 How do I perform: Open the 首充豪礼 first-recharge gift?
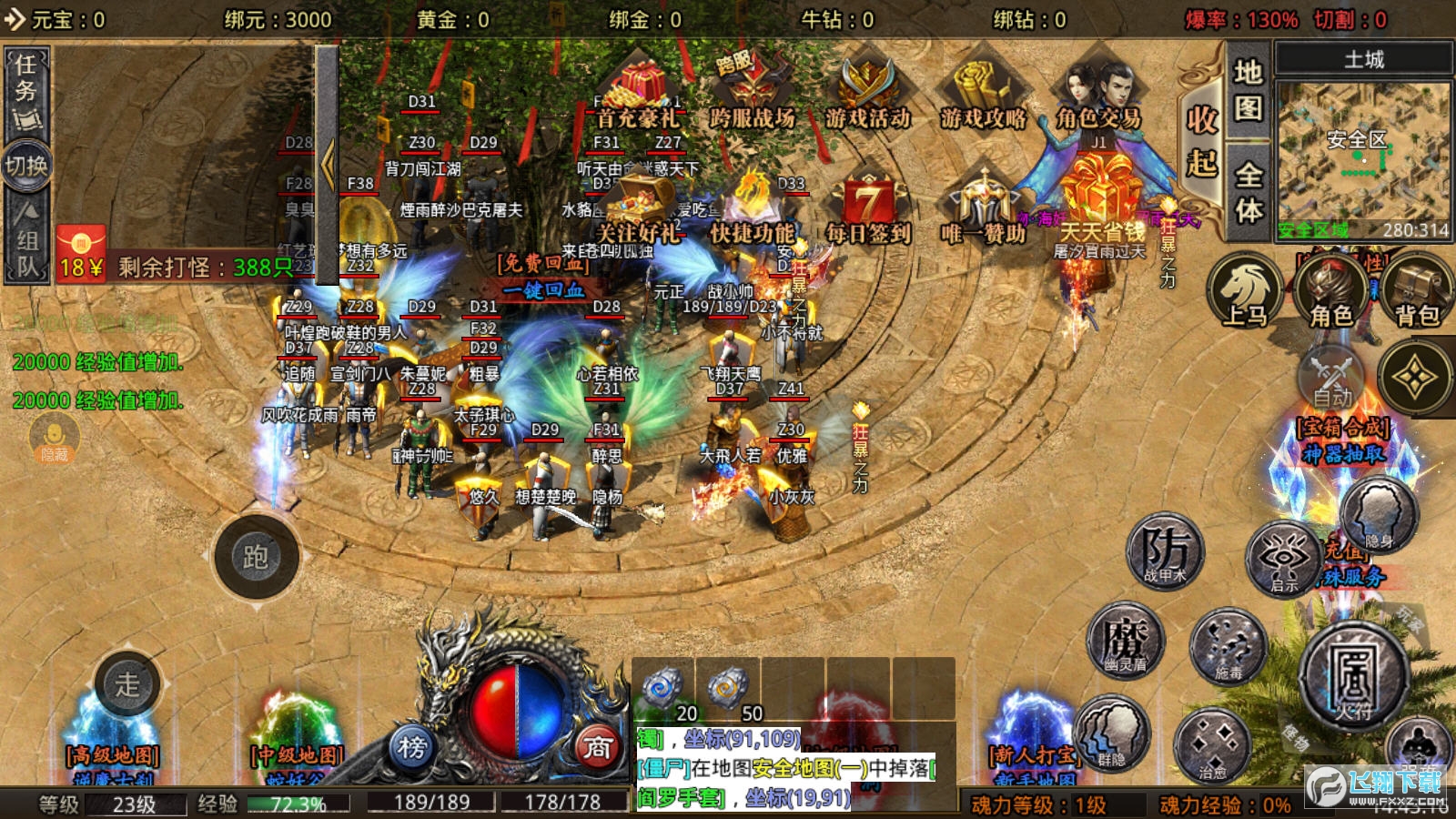tap(637, 96)
